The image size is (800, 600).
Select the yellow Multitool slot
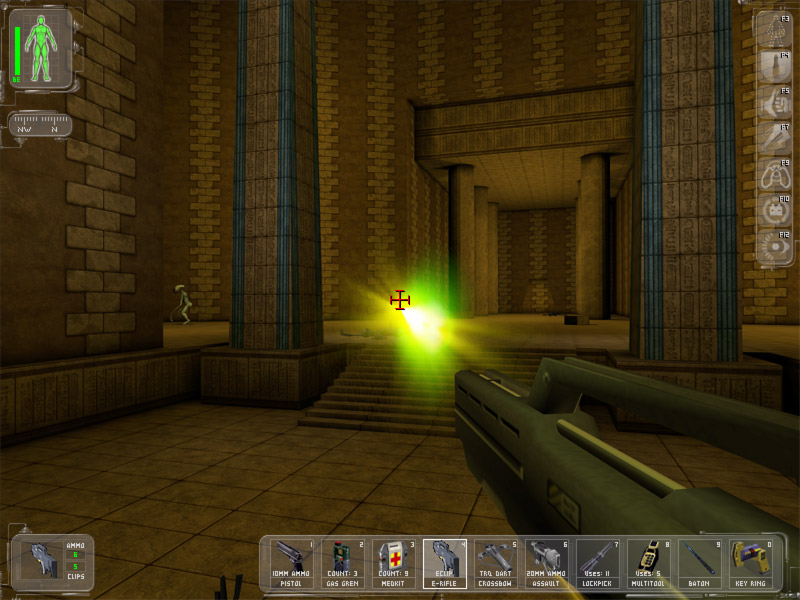point(649,564)
